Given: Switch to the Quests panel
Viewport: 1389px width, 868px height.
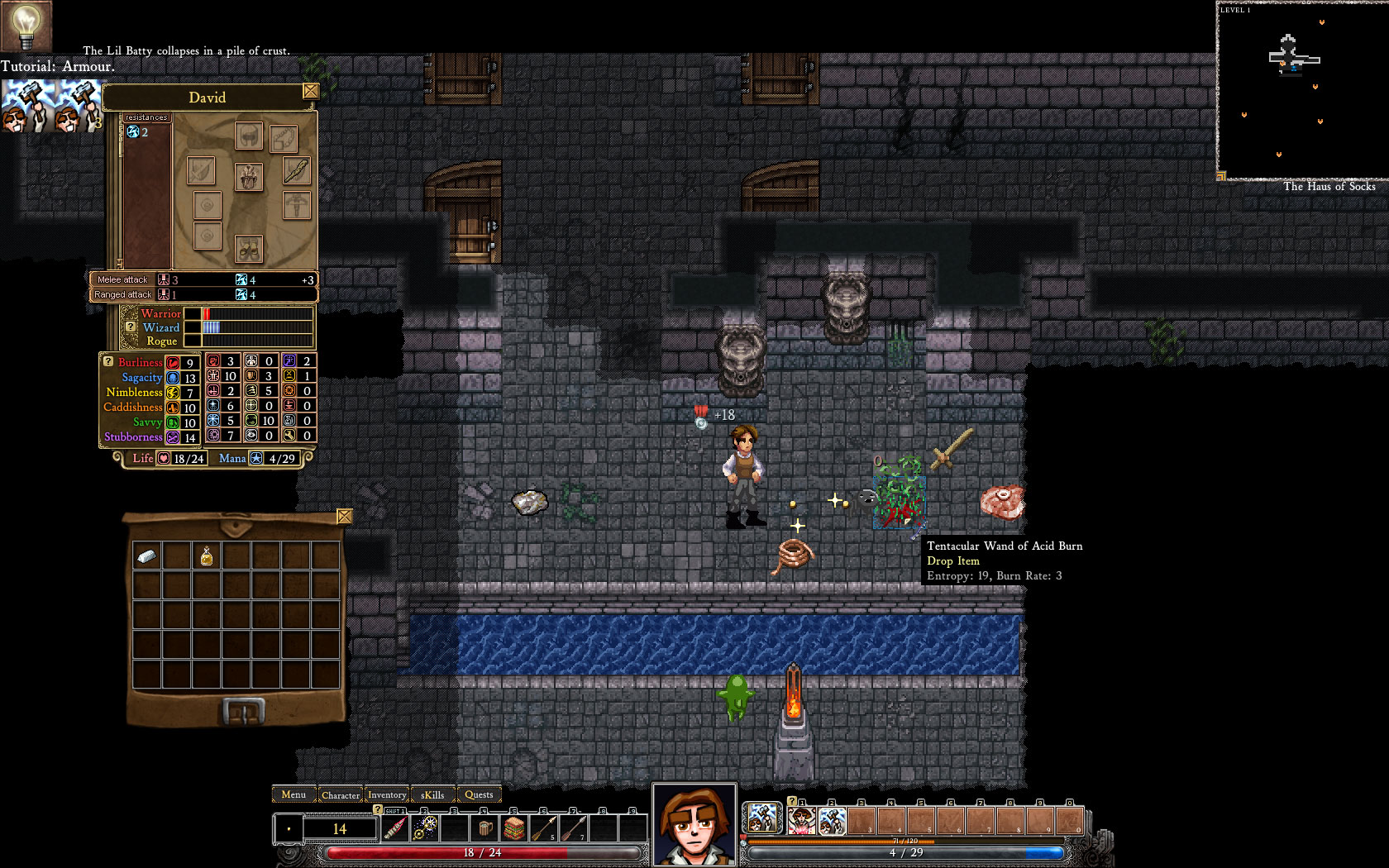Looking at the screenshot, I should (478, 794).
